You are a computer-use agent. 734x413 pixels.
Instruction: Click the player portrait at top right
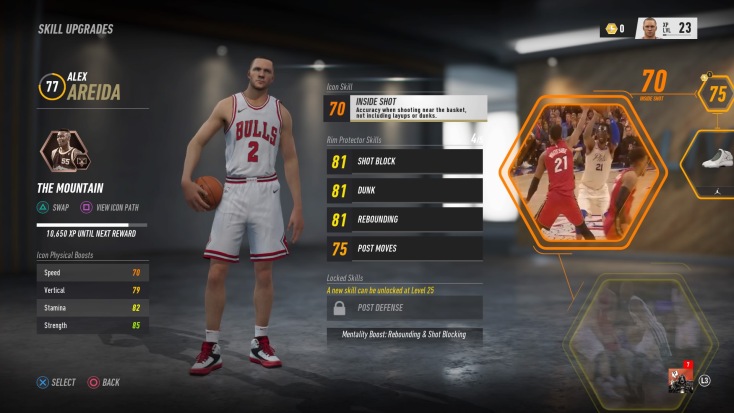coord(650,28)
